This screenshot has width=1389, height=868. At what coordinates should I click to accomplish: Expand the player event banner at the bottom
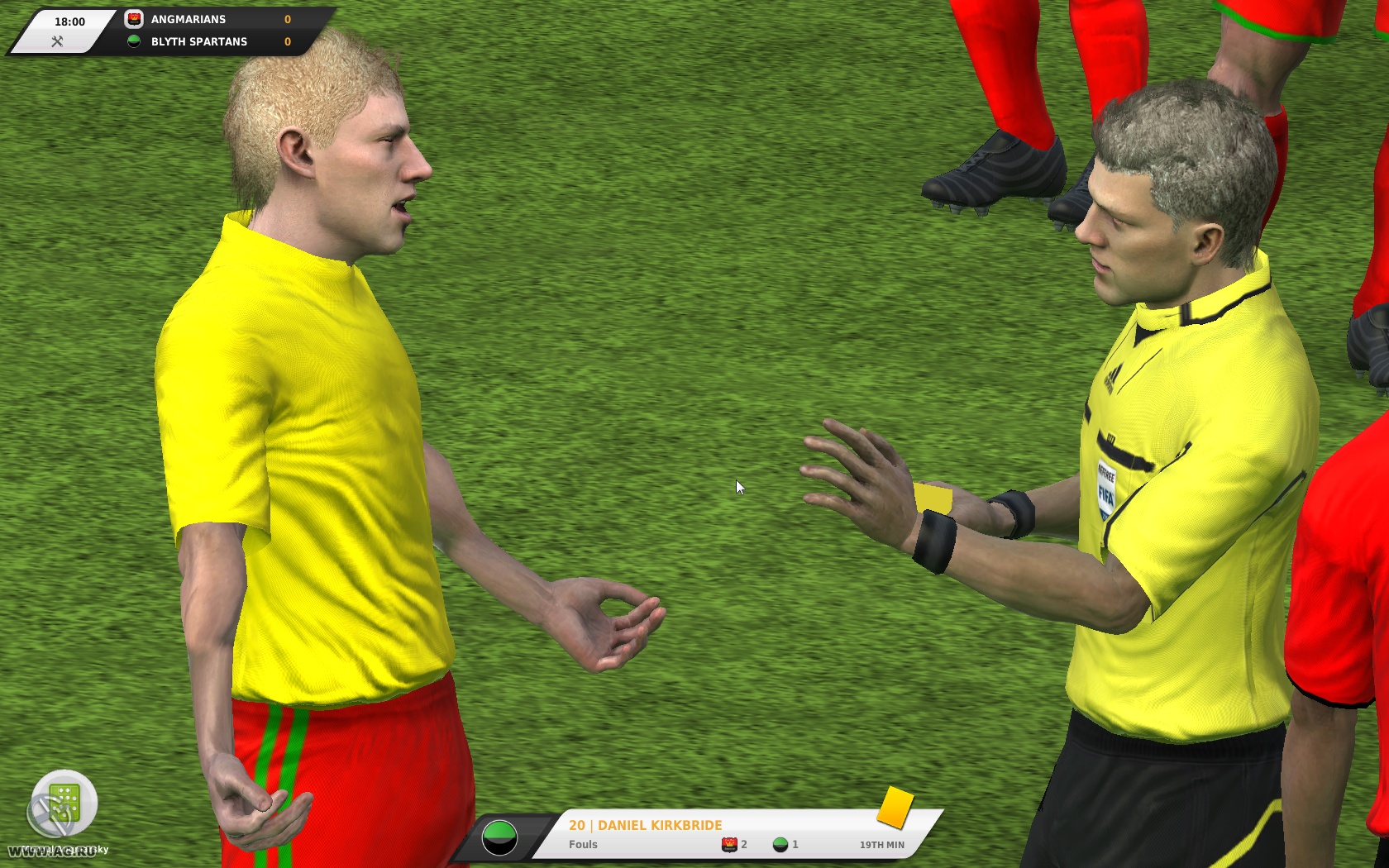[703, 833]
